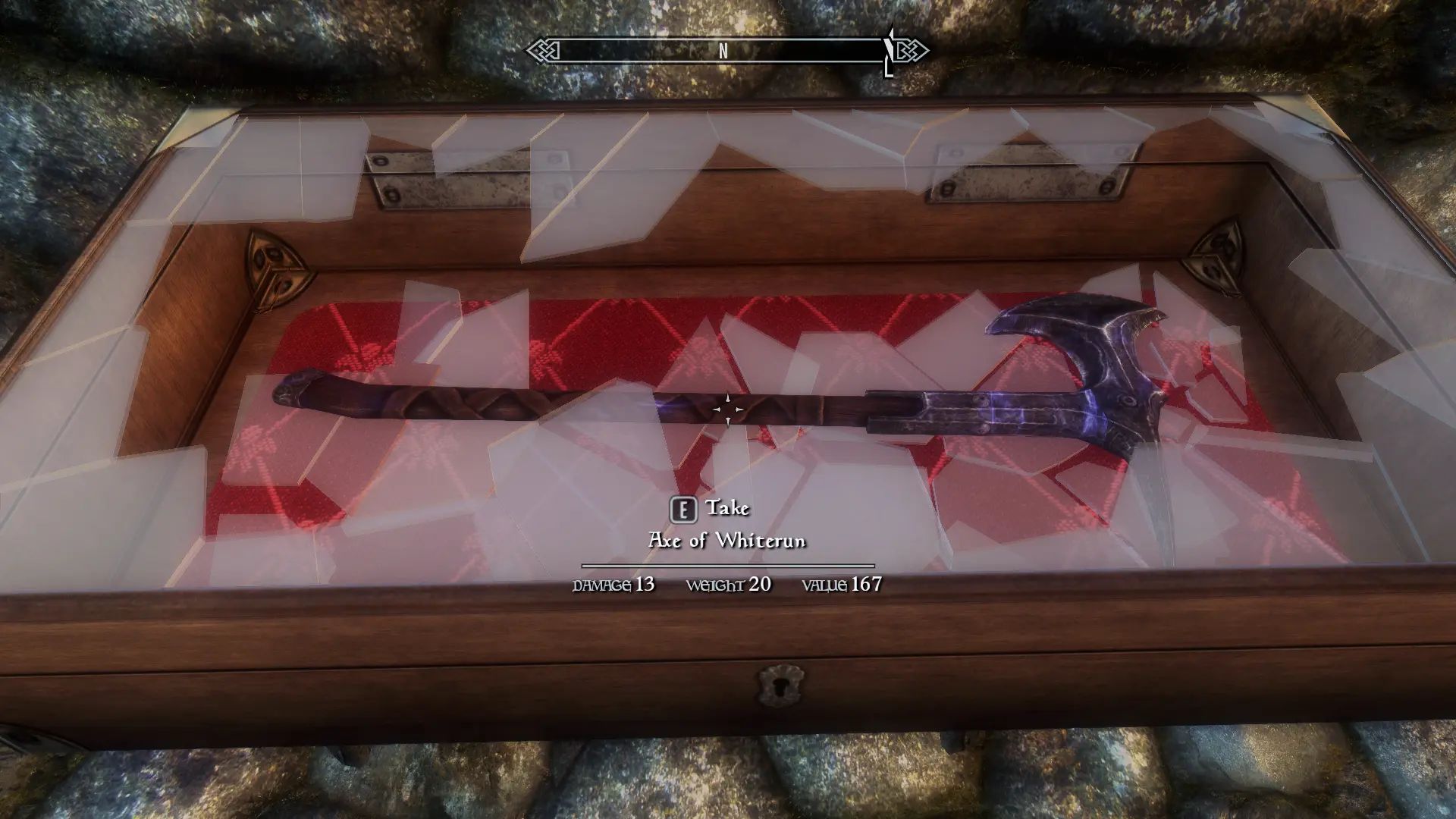Click the Axe of Whiterun item name
Screen dimensions: 1456x819
pyautogui.click(x=728, y=541)
